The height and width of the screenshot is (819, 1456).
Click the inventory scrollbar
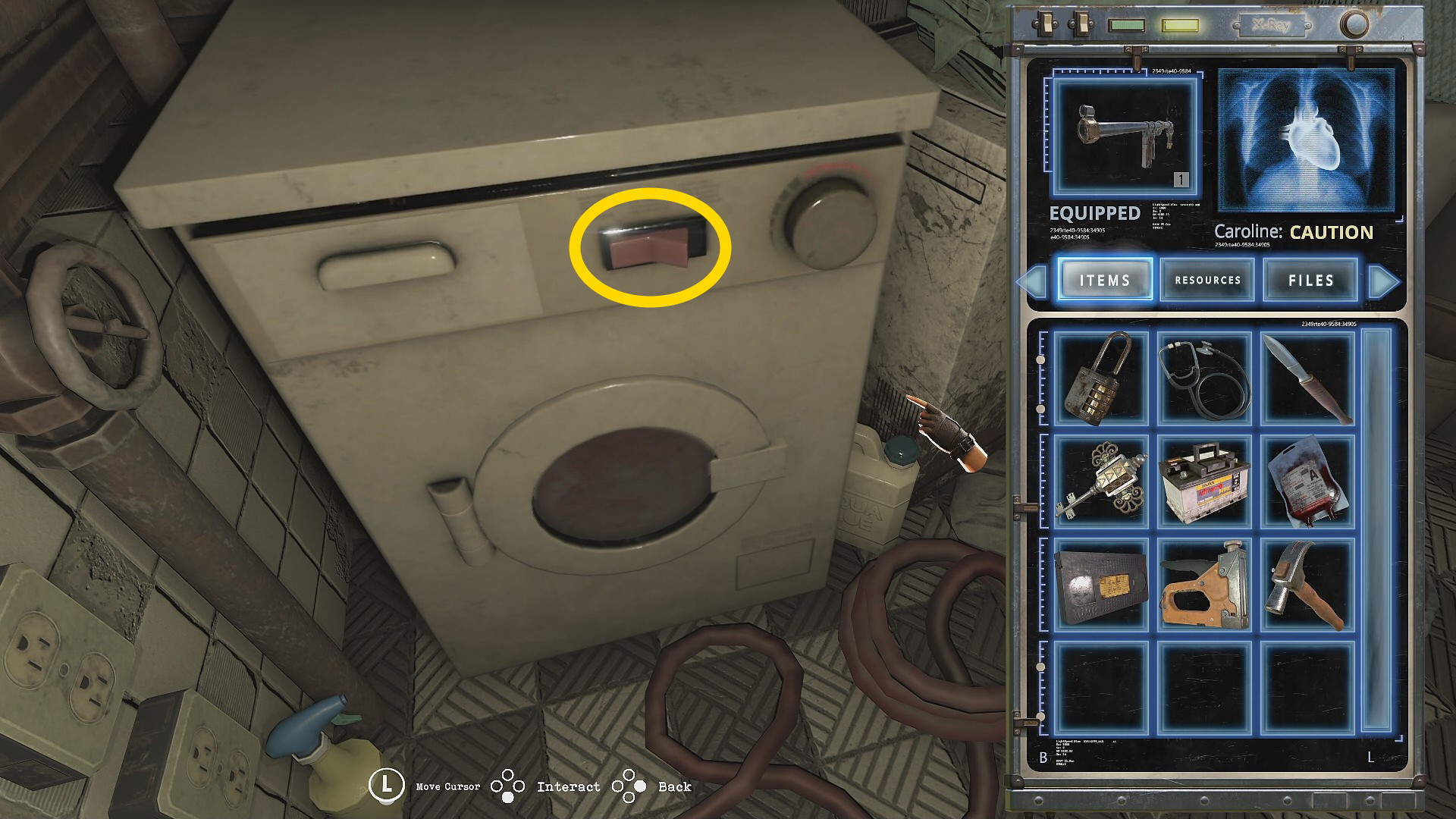point(1377,531)
